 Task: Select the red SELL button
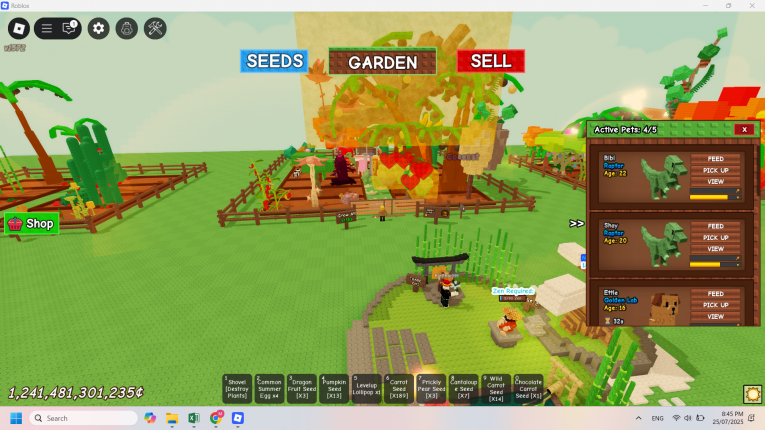pyautogui.click(x=490, y=61)
